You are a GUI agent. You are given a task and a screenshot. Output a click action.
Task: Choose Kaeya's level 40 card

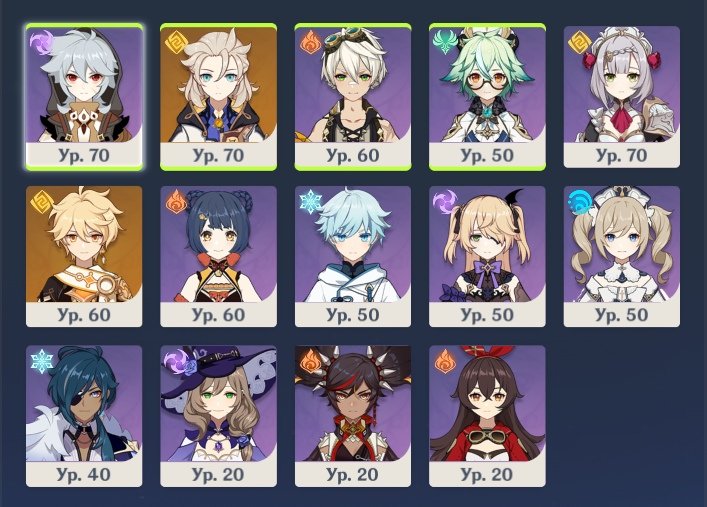point(84,415)
